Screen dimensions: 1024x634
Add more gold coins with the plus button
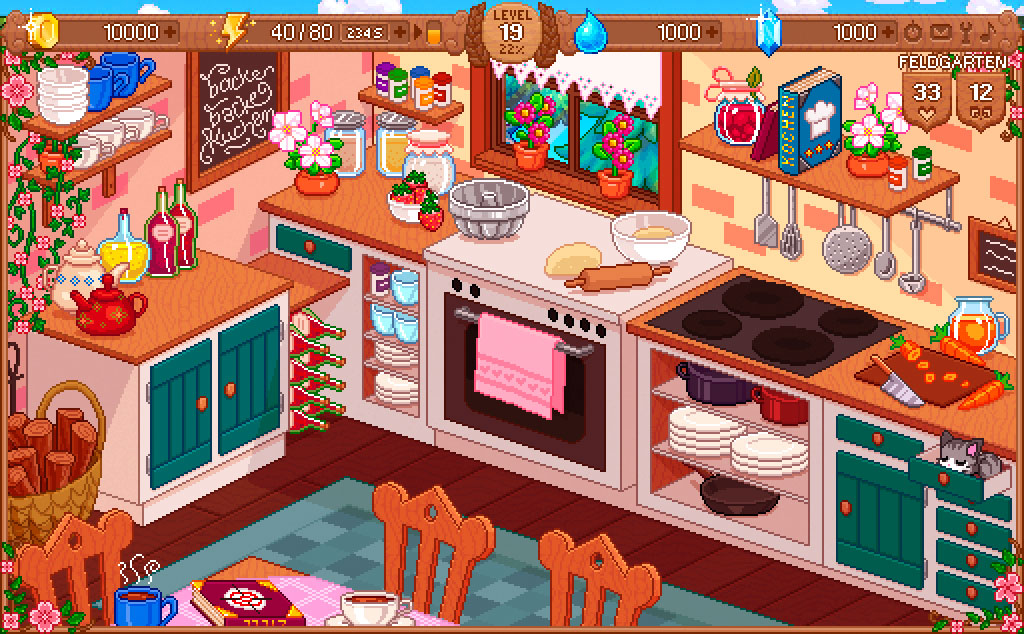[x=171, y=32]
